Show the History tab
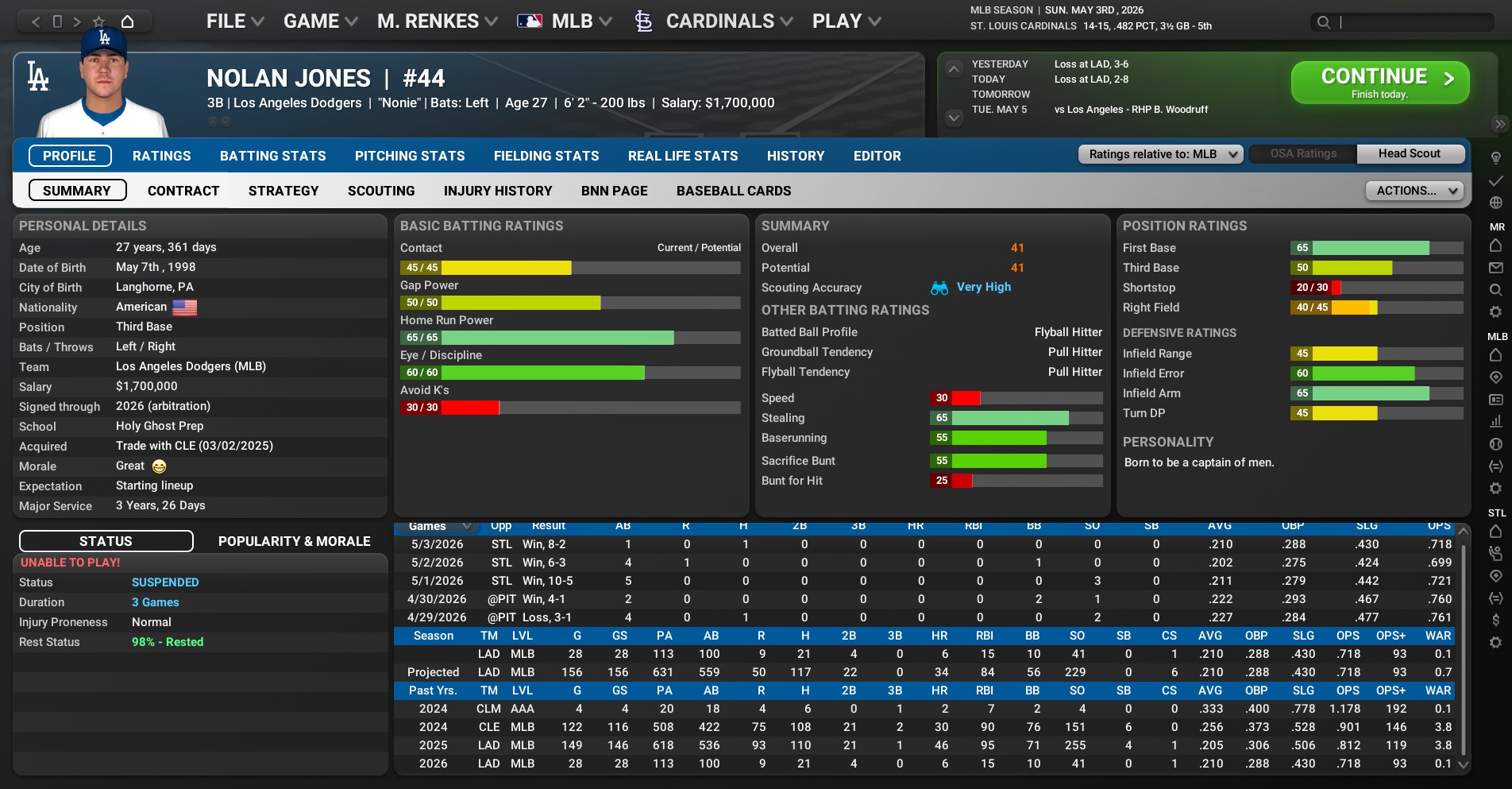1512x789 pixels. (795, 156)
